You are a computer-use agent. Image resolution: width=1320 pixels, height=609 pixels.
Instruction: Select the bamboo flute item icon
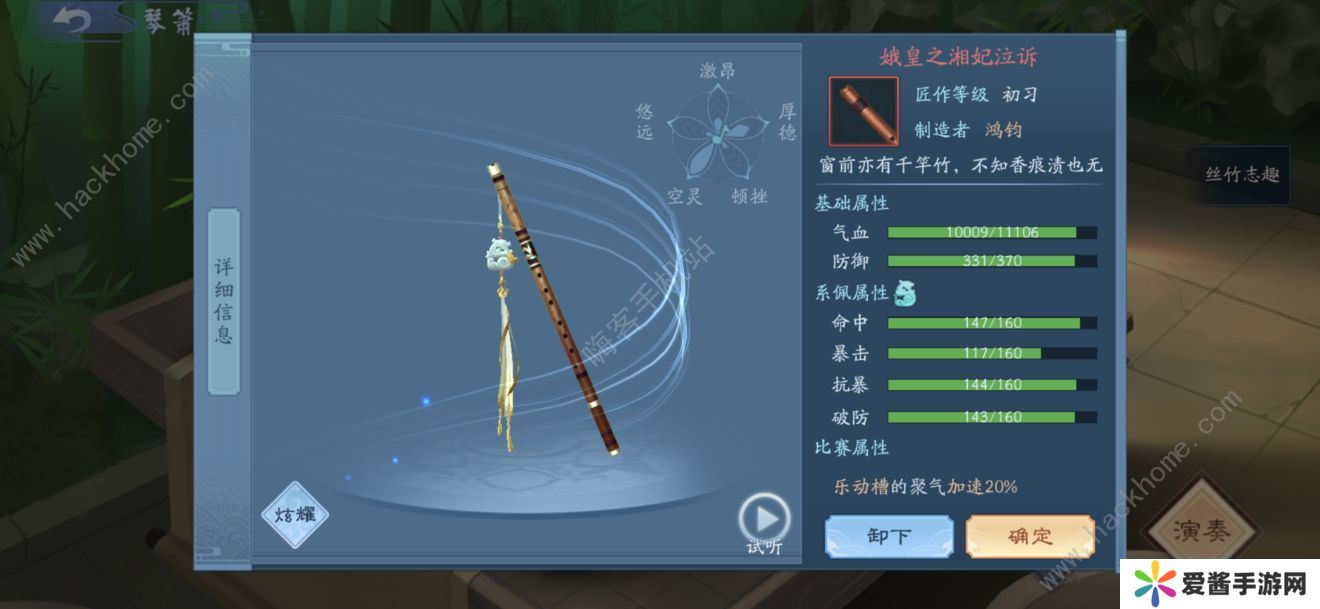coord(863,111)
